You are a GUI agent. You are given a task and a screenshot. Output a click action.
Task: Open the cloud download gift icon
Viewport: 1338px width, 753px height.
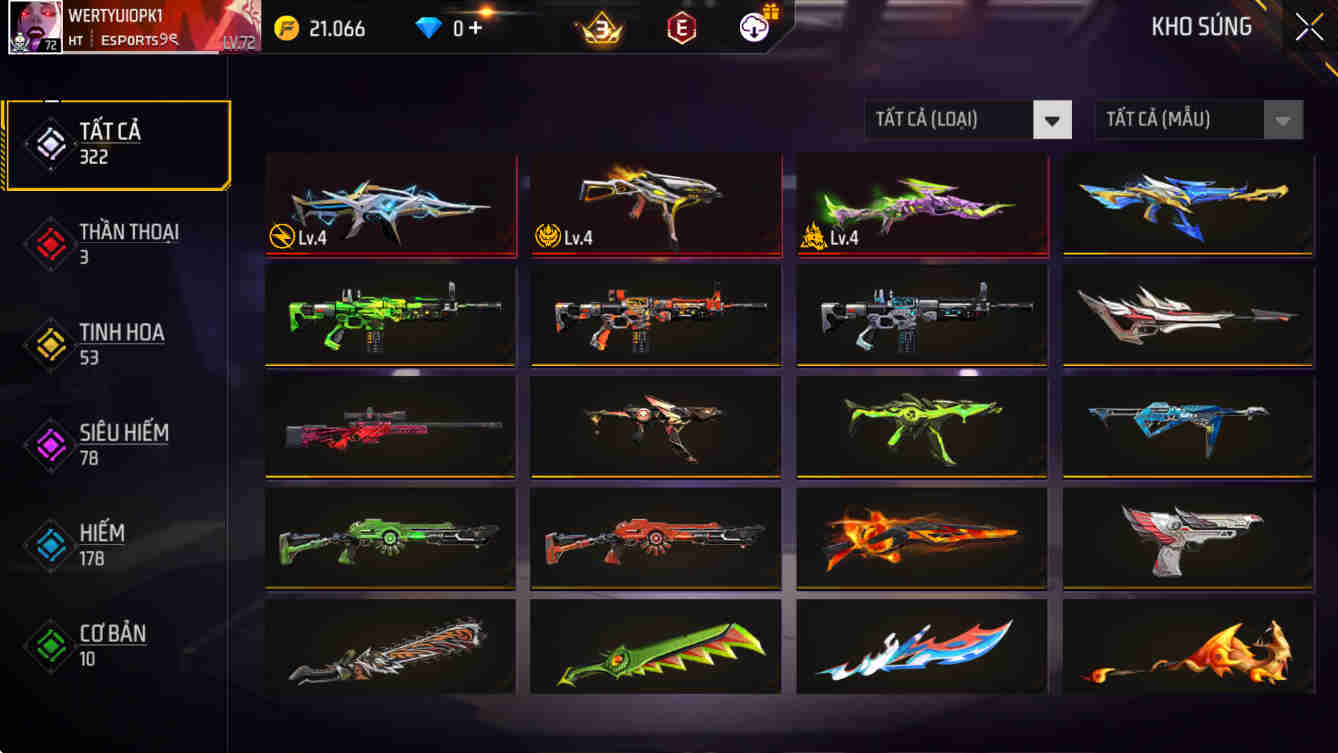(752, 28)
